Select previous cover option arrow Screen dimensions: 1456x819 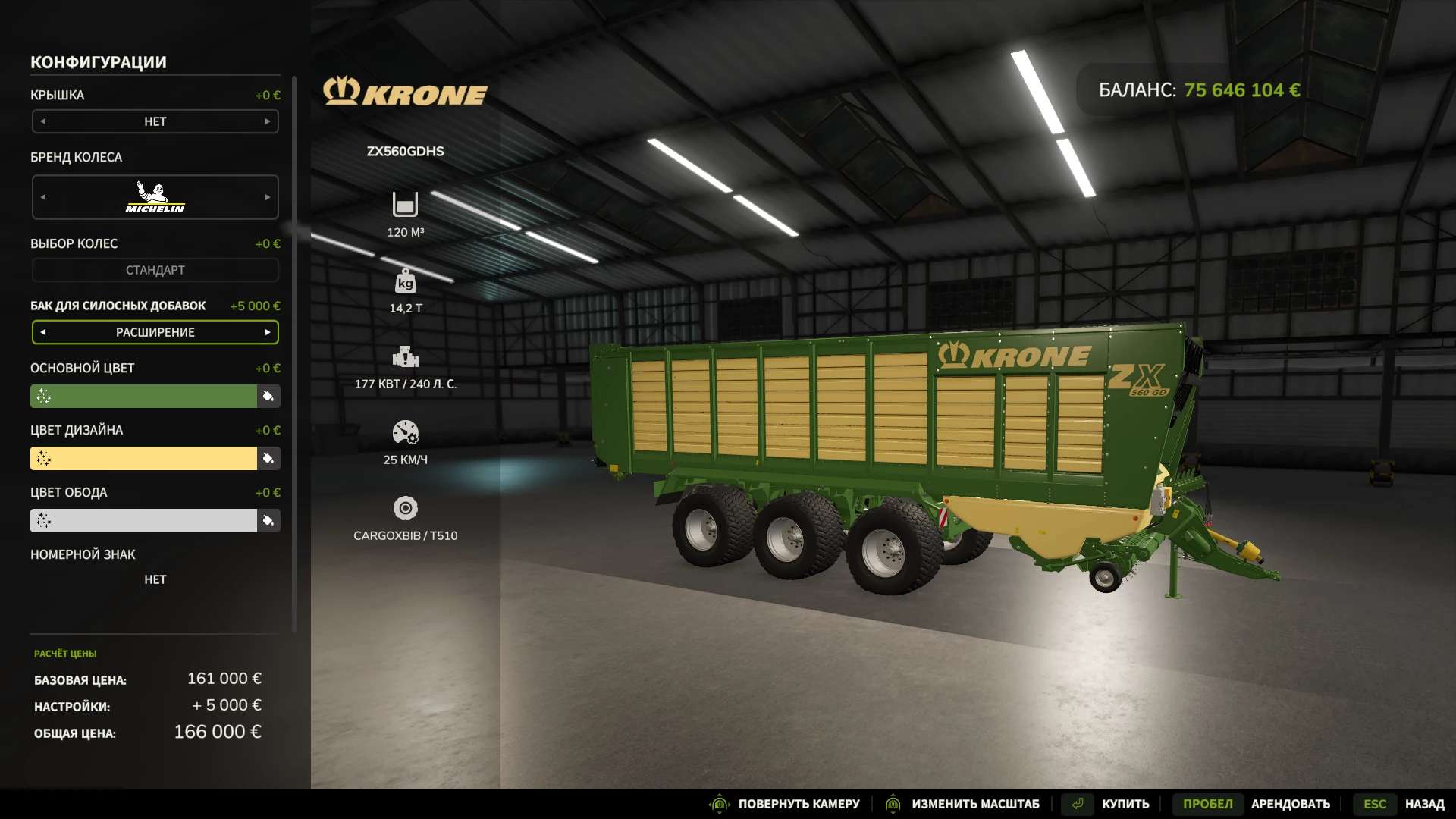coord(43,121)
